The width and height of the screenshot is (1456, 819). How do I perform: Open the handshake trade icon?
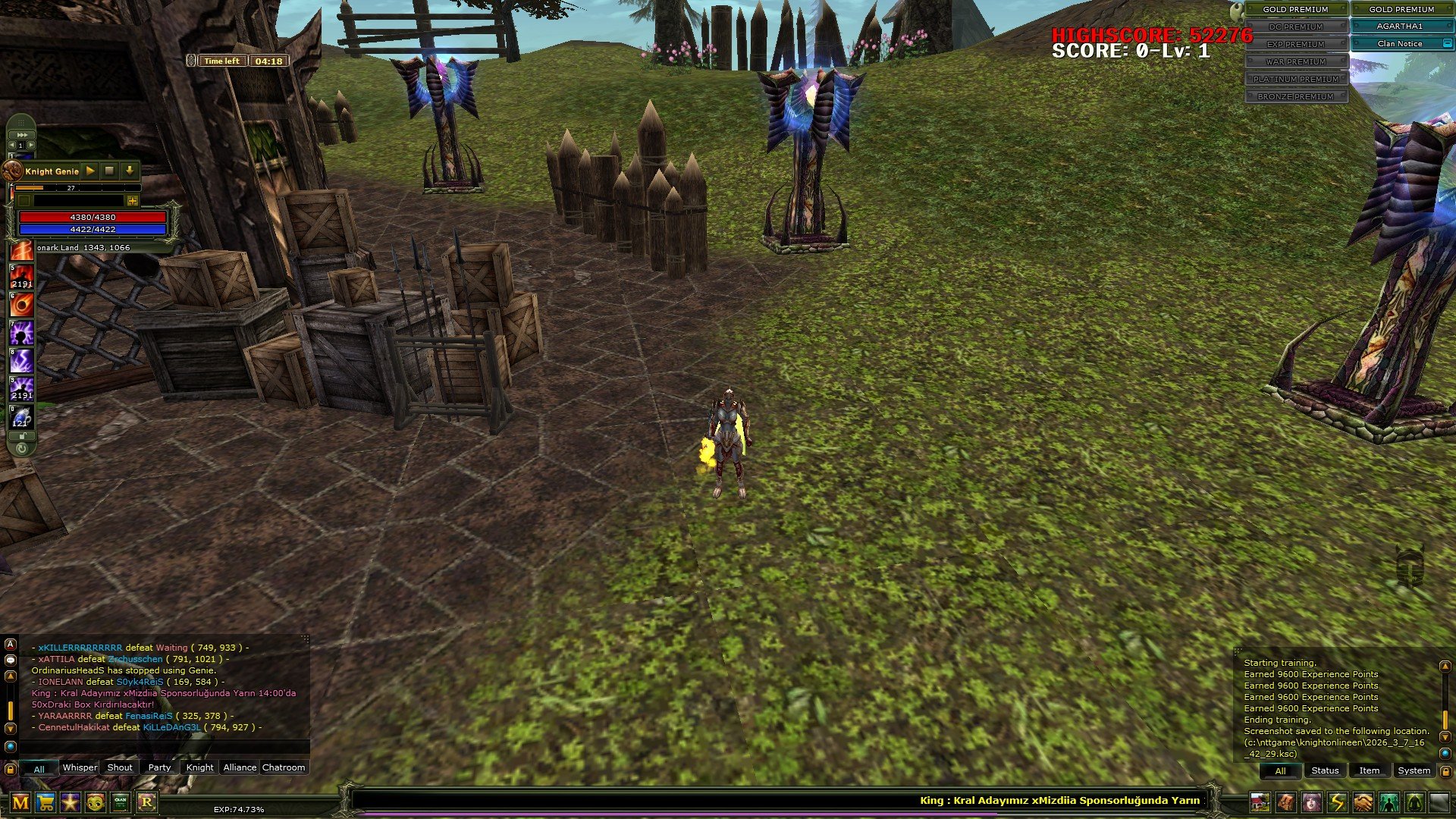pos(1363,802)
